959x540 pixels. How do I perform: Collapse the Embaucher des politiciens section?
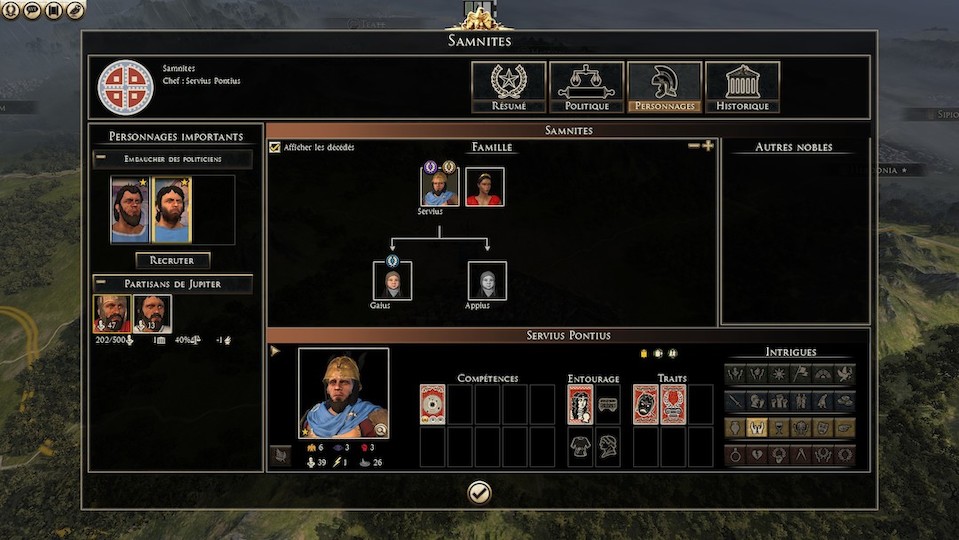point(101,158)
